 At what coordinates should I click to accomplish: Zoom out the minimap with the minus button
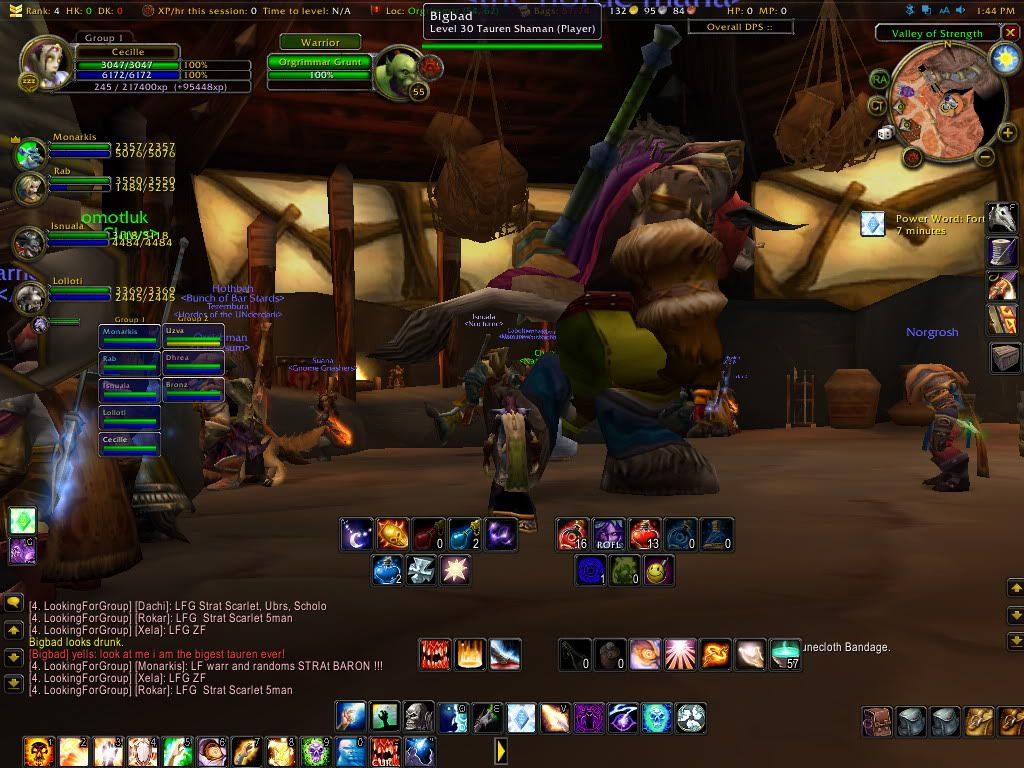984,156
